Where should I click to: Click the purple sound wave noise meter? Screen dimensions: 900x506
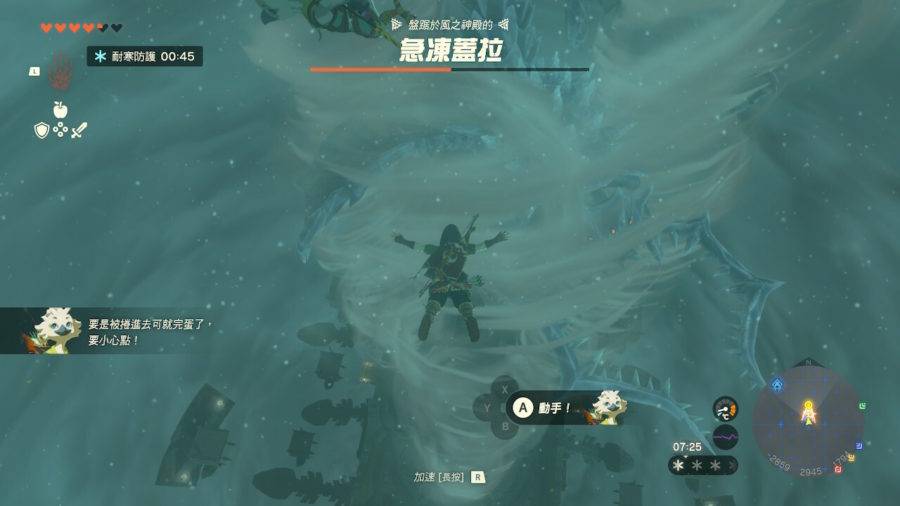(x=725, y=437)
